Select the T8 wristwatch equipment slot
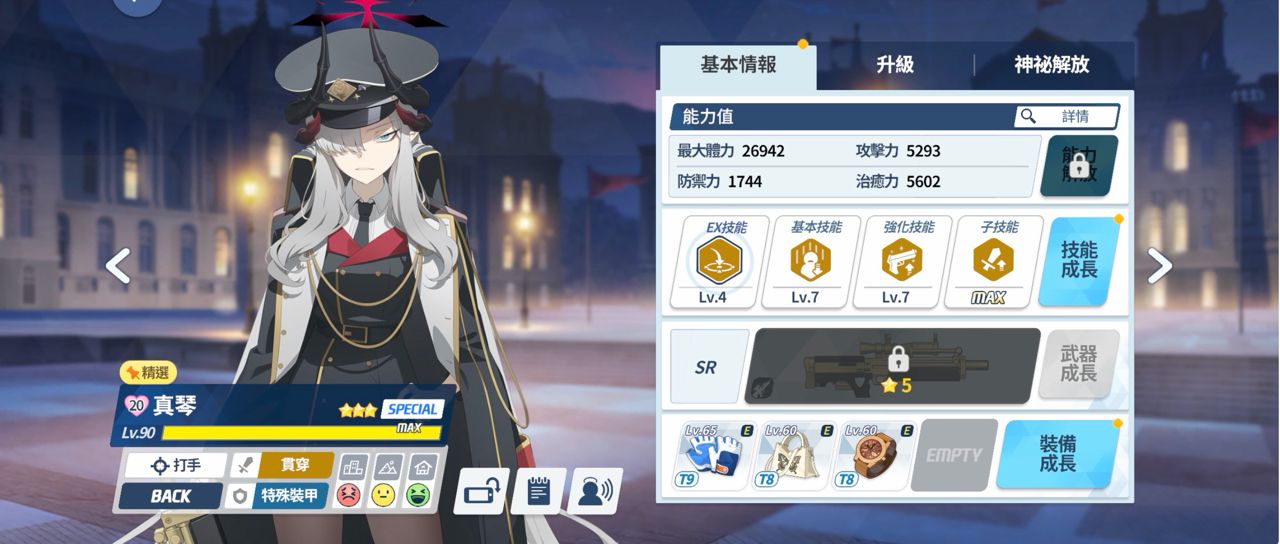This screenshot has height=544, width=1280. click(872, 455)
